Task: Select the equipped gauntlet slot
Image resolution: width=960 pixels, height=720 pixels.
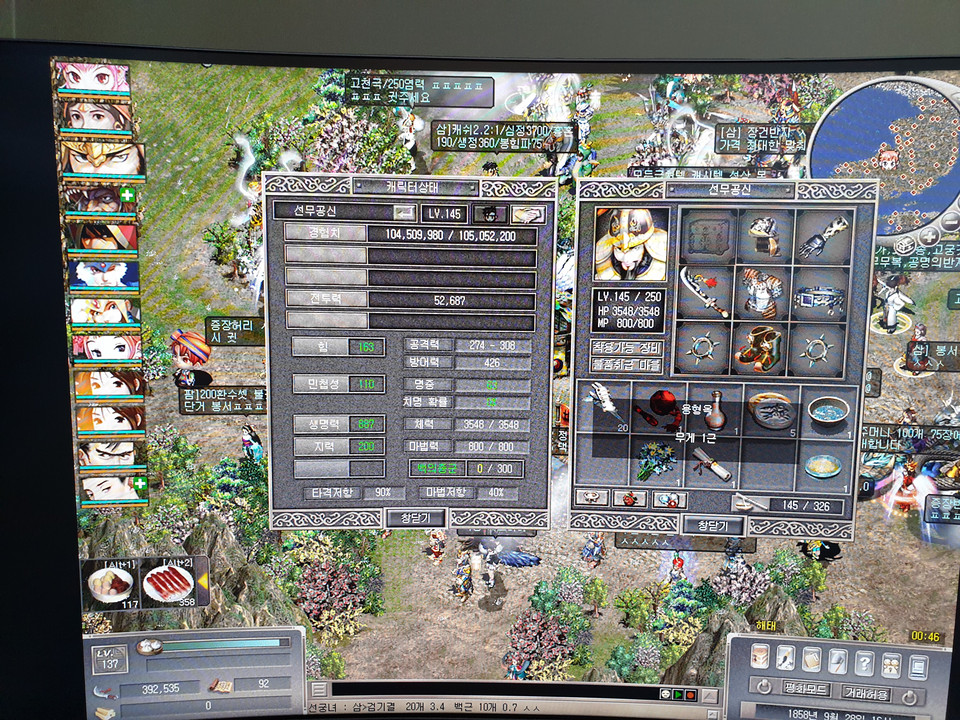Action: 824,237
